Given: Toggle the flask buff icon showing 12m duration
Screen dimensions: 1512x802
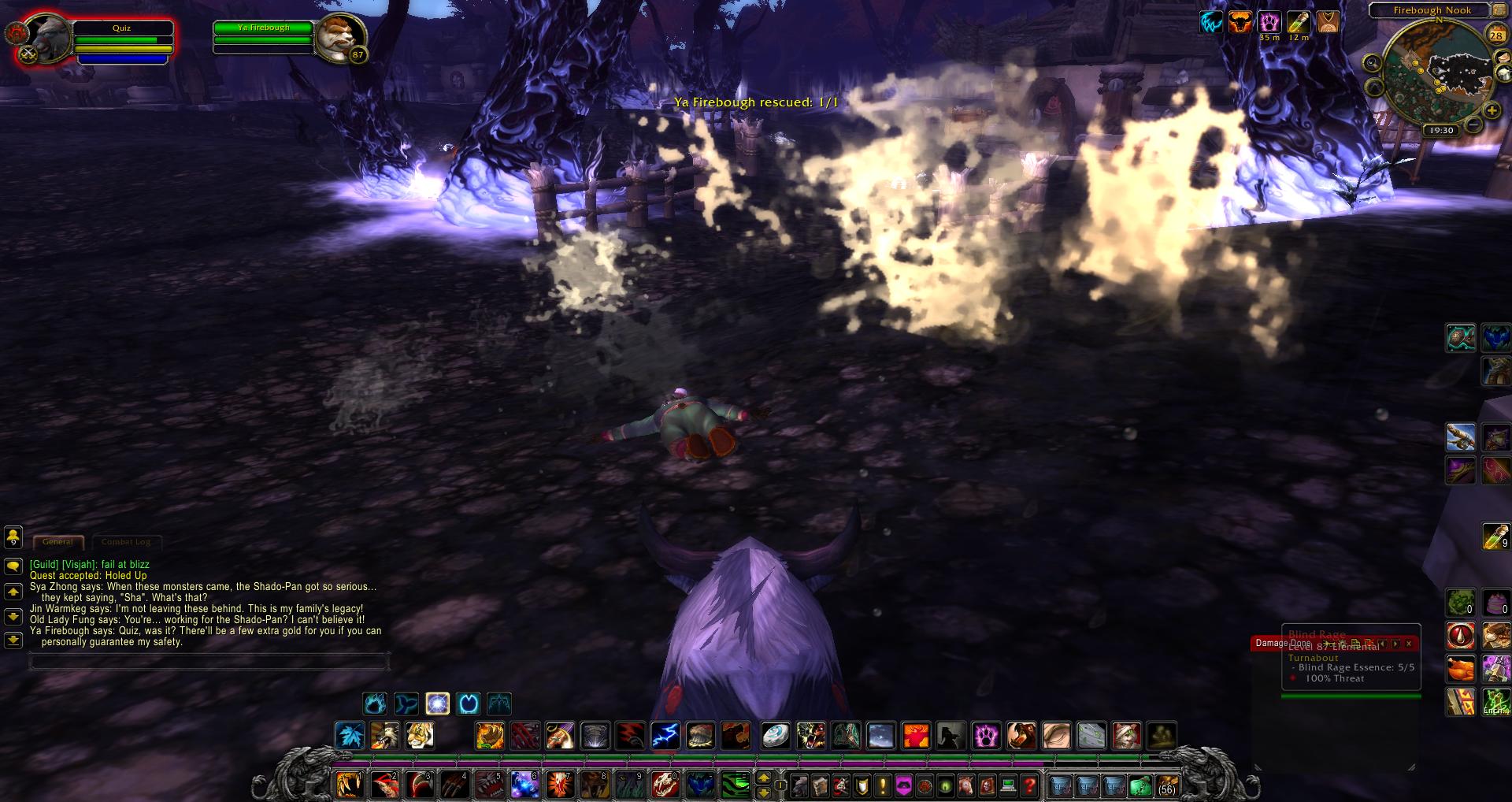Looking at the screenshot, I should tap(1298, 24).
